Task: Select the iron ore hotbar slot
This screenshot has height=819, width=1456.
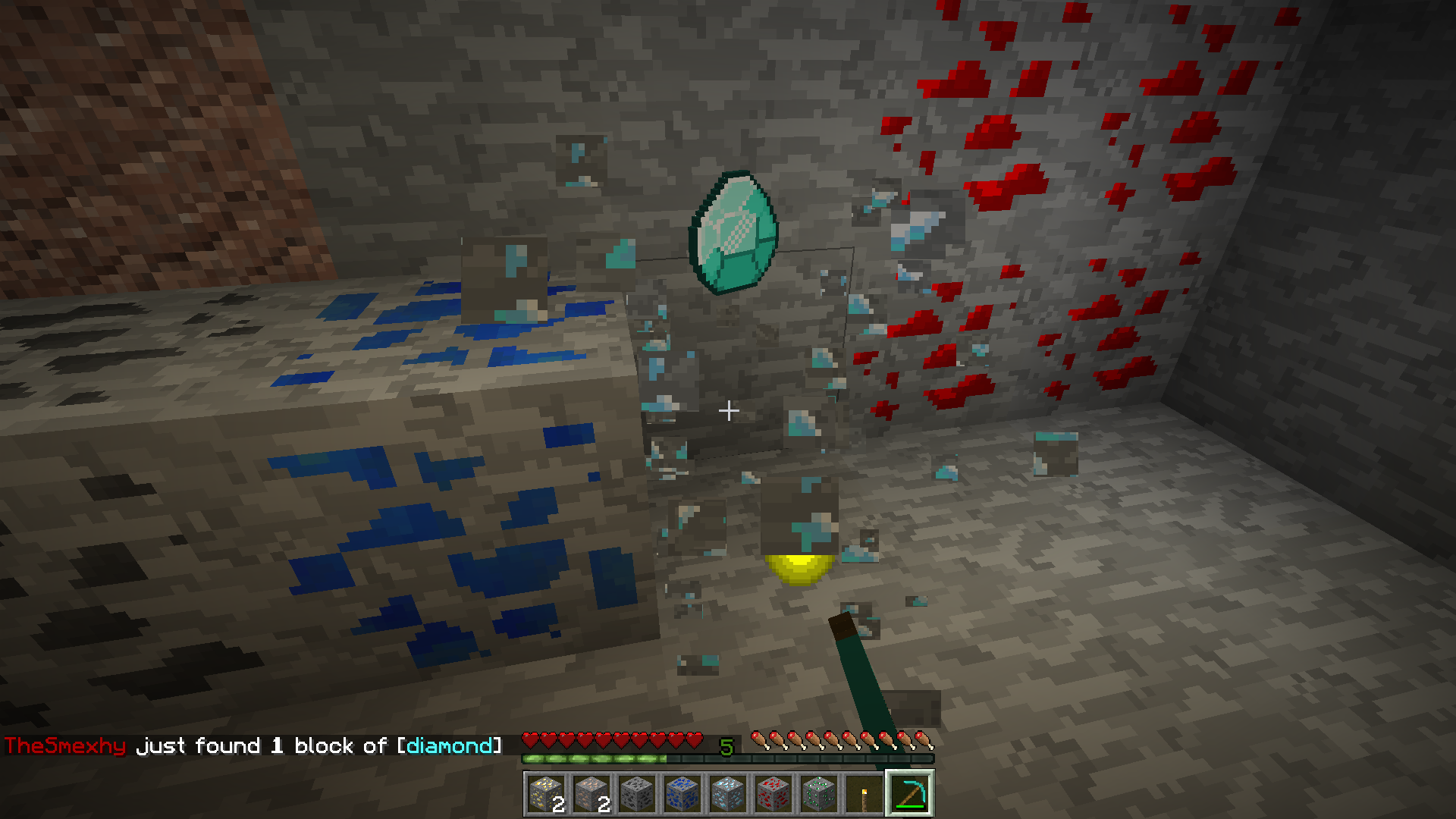Action: [x=591, y=794]
